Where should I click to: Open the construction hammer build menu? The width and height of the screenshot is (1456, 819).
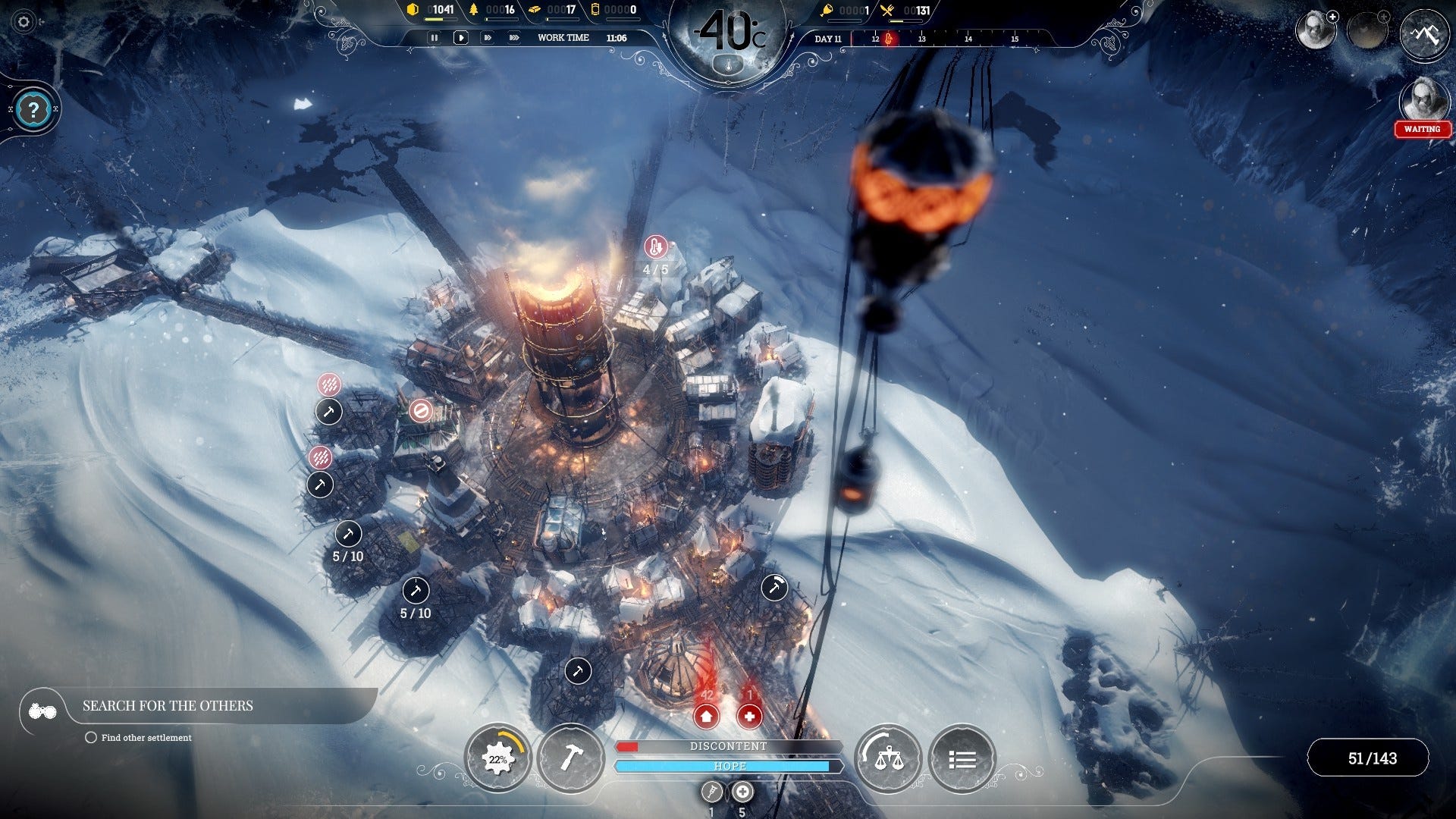(x=570, y=758)
